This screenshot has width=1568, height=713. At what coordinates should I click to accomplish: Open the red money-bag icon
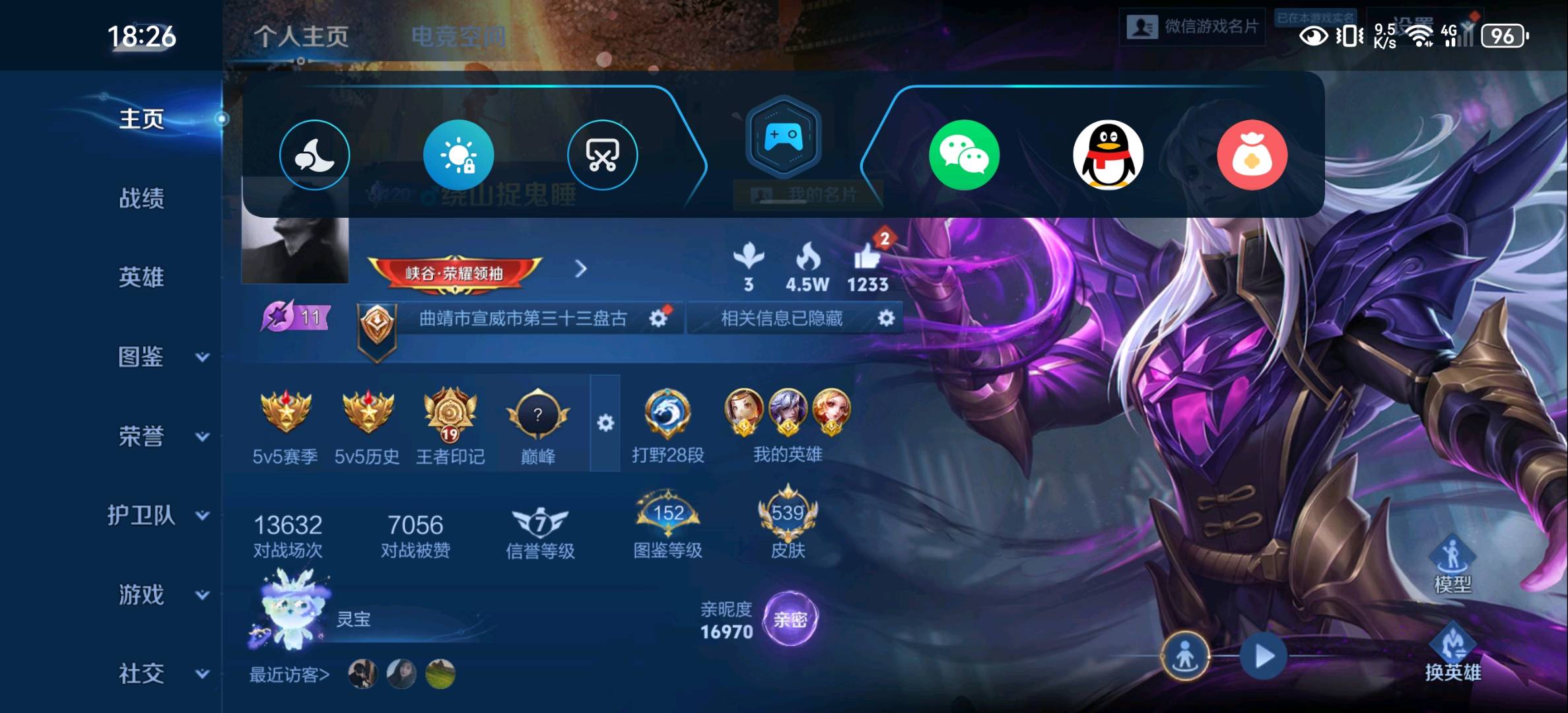point(1252,155)
